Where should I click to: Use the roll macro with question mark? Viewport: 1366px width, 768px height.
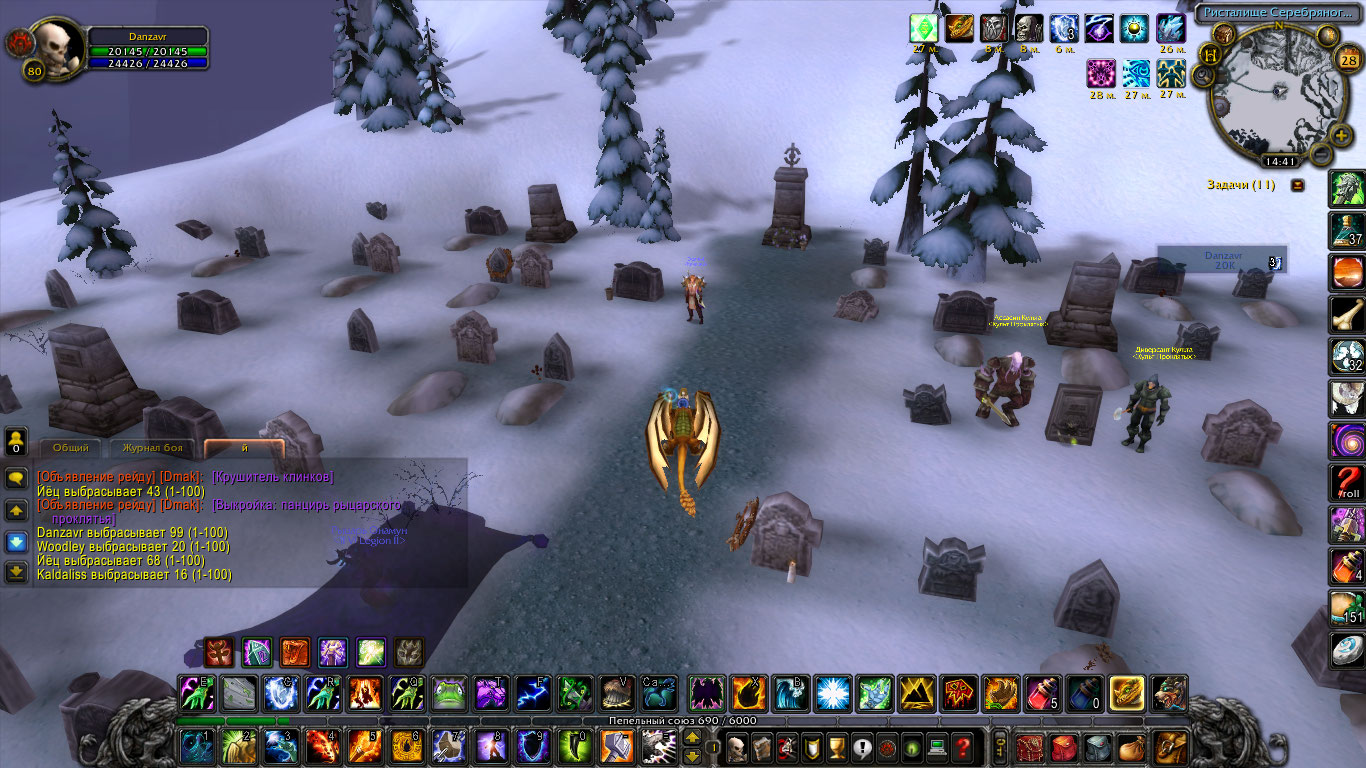pyautogui.click(x=1347, y=482)
